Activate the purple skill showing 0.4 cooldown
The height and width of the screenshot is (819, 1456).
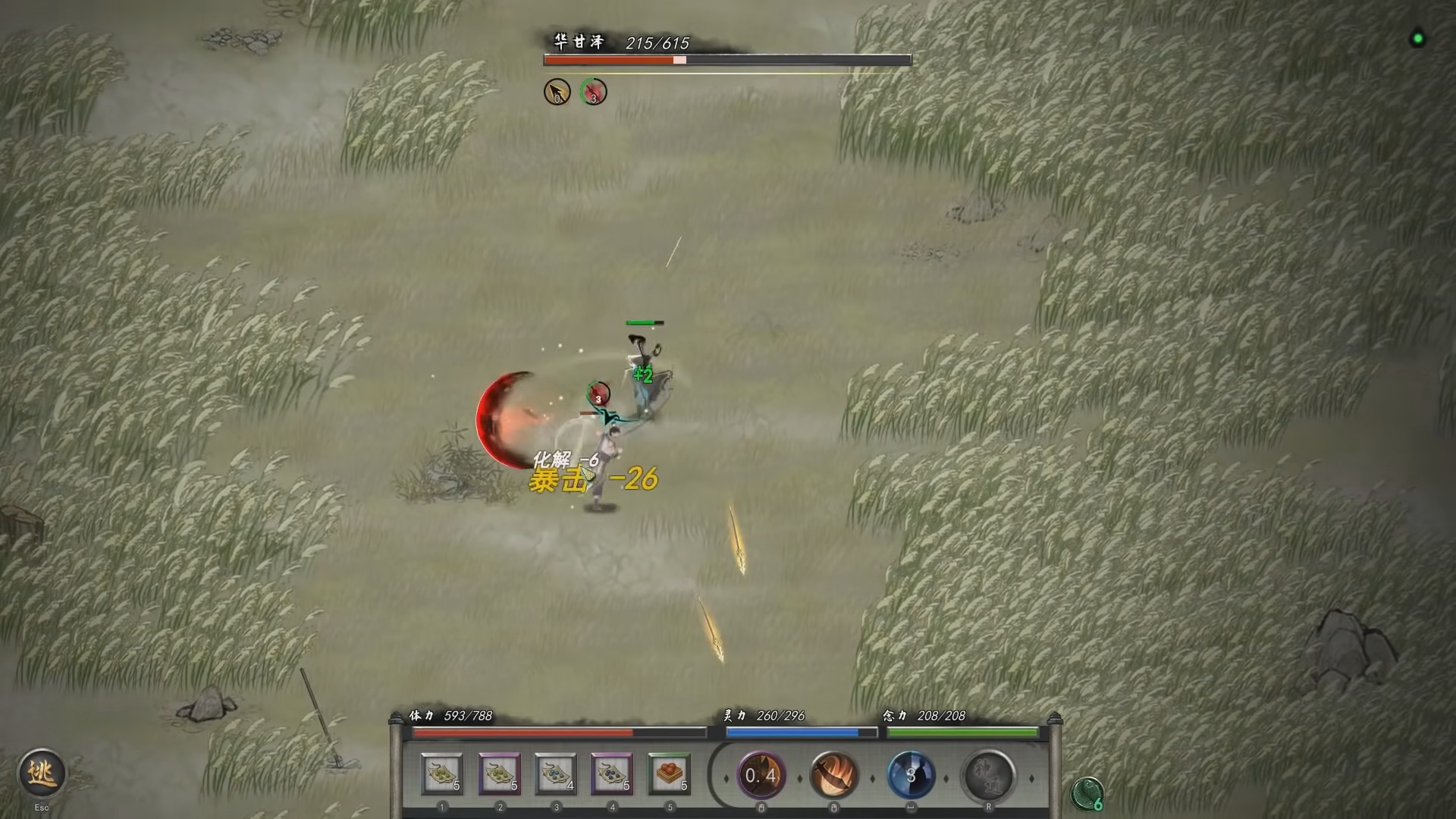761,775
